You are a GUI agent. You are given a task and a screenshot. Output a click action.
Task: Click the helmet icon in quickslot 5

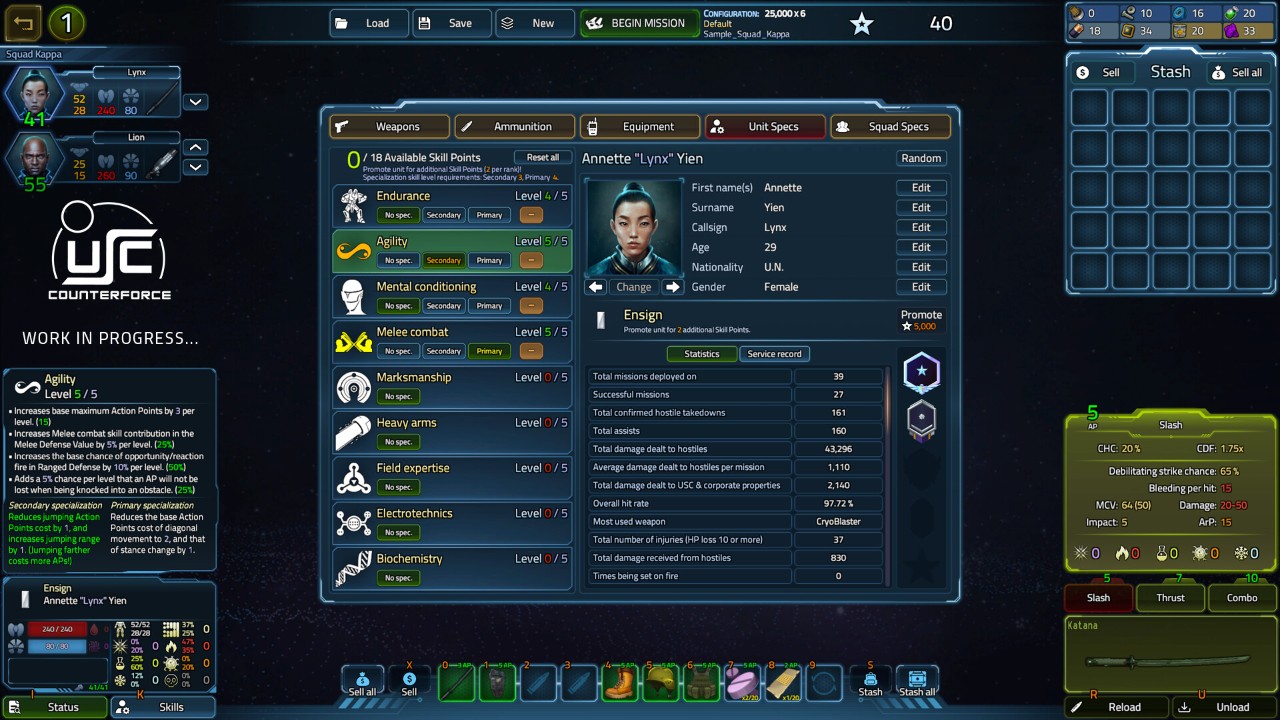(x=661, y=682)
